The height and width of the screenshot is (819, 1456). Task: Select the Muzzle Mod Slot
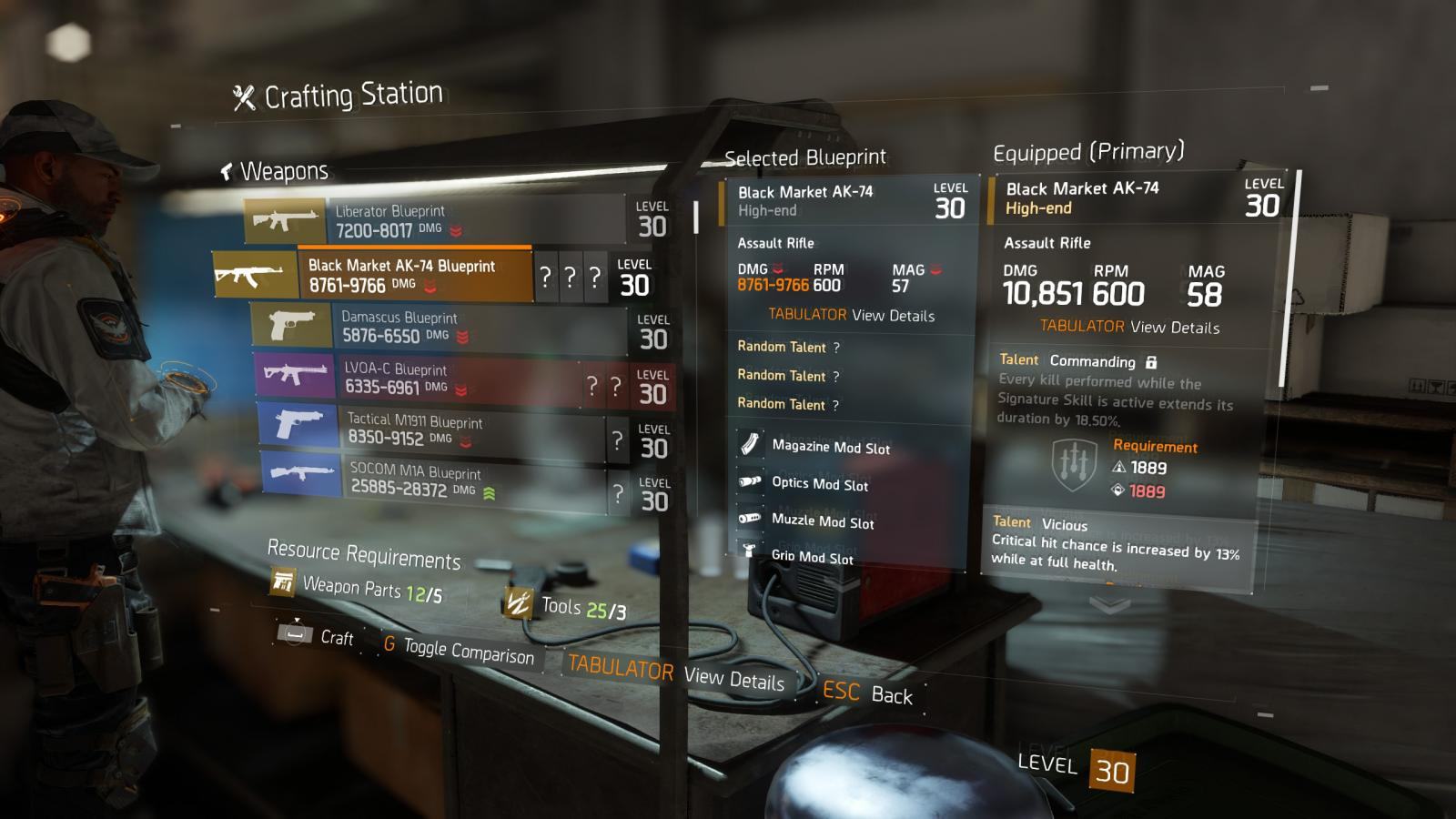click(x=822, y=521)
